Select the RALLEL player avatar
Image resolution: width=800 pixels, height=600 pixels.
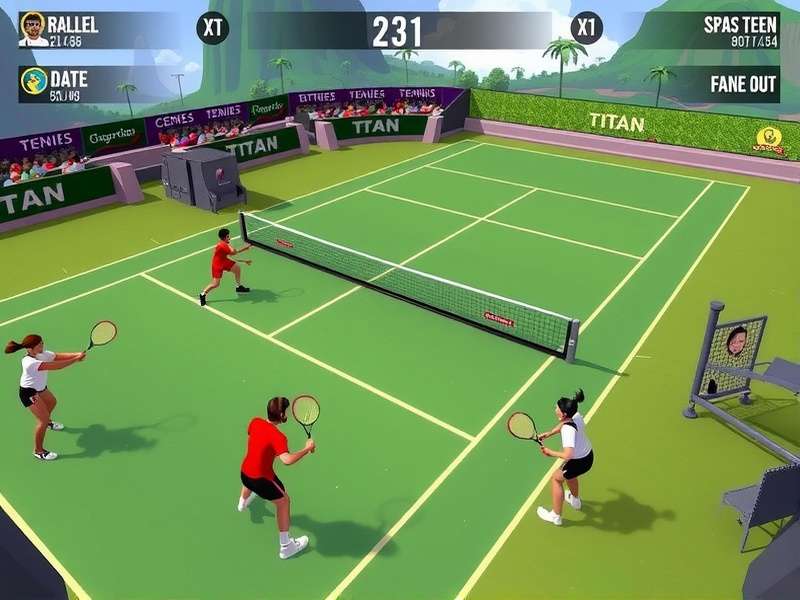click(33, 28)
